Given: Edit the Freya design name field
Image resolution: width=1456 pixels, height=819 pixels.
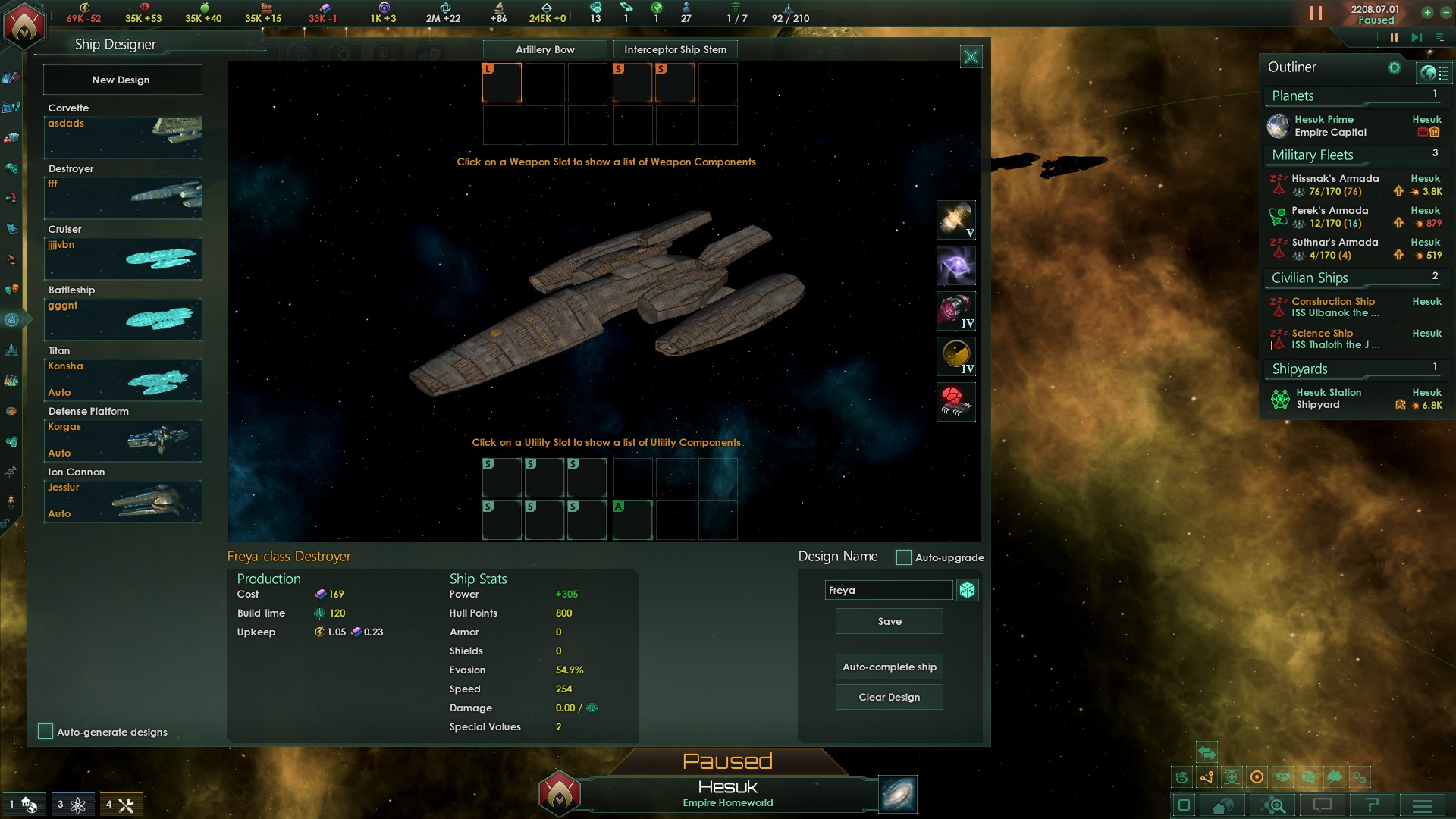Looking at the screenshot, I should (x=888, y=590).
